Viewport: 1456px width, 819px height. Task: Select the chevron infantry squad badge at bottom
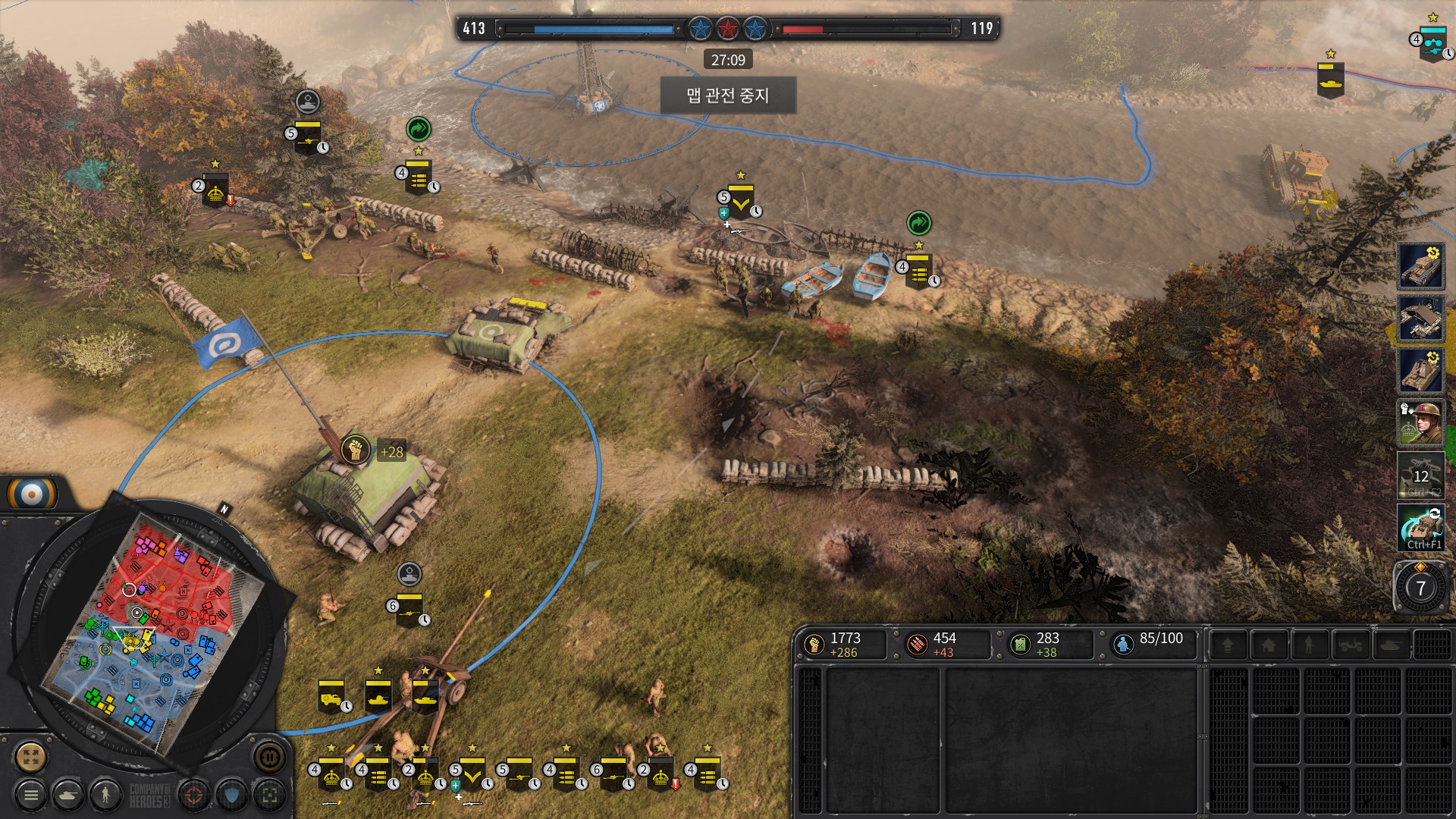pos(472,775)
